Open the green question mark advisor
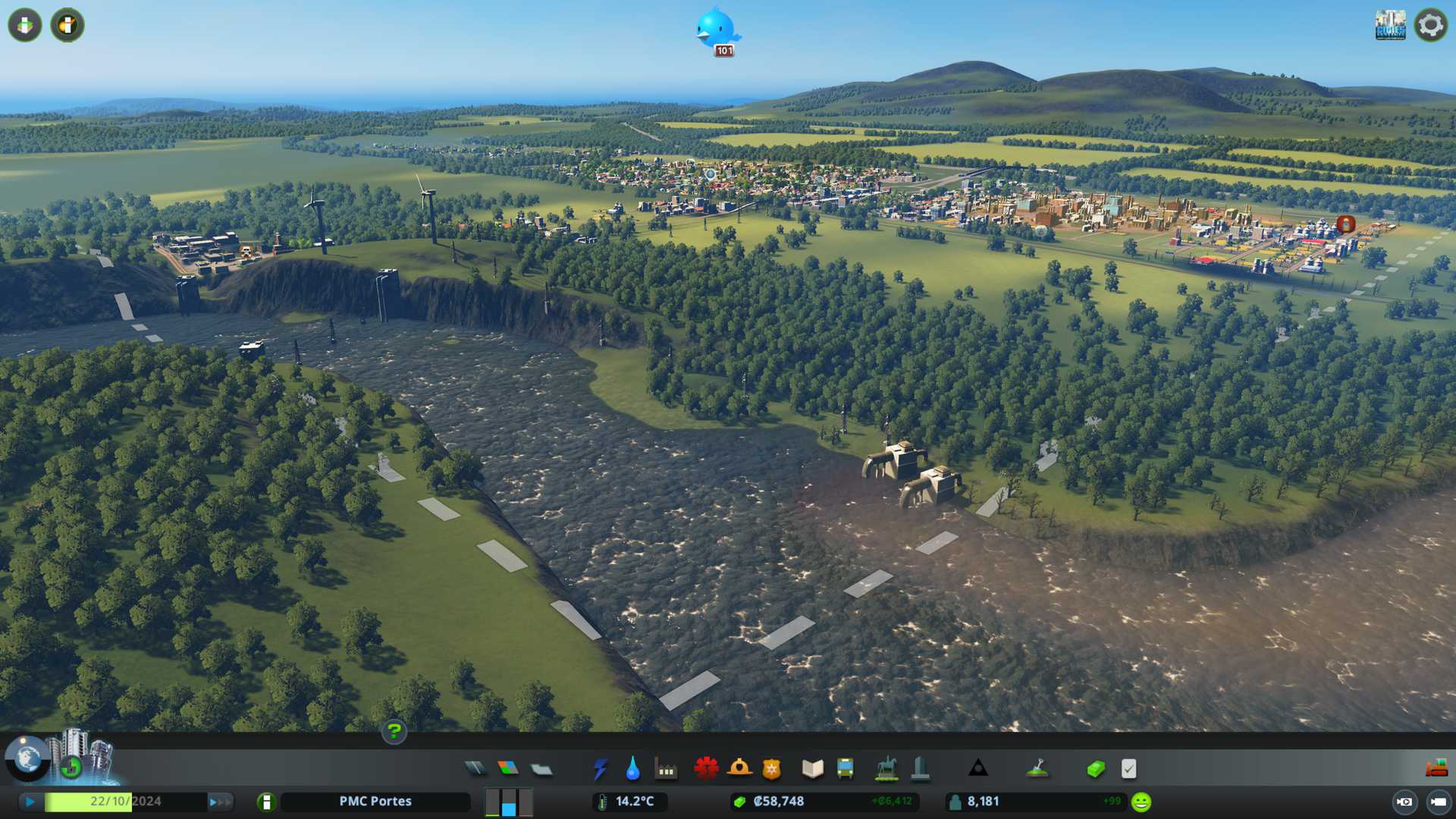Viewport: 1456px width, 819px height. [x=394, y=731]
